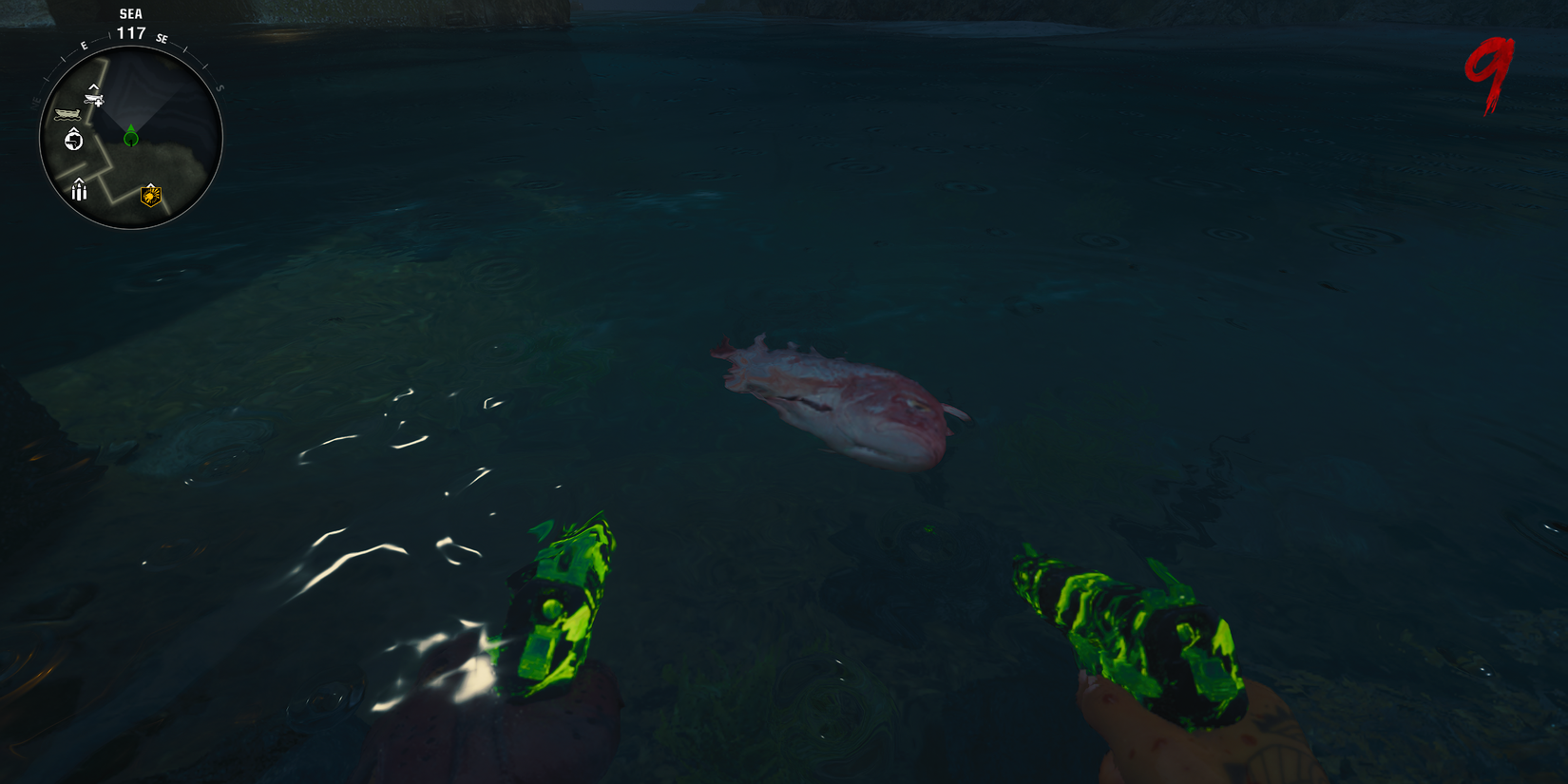Expand the chevron above the ammo icon
This screenshot has height=784, width=1568.
coord(79,182)
